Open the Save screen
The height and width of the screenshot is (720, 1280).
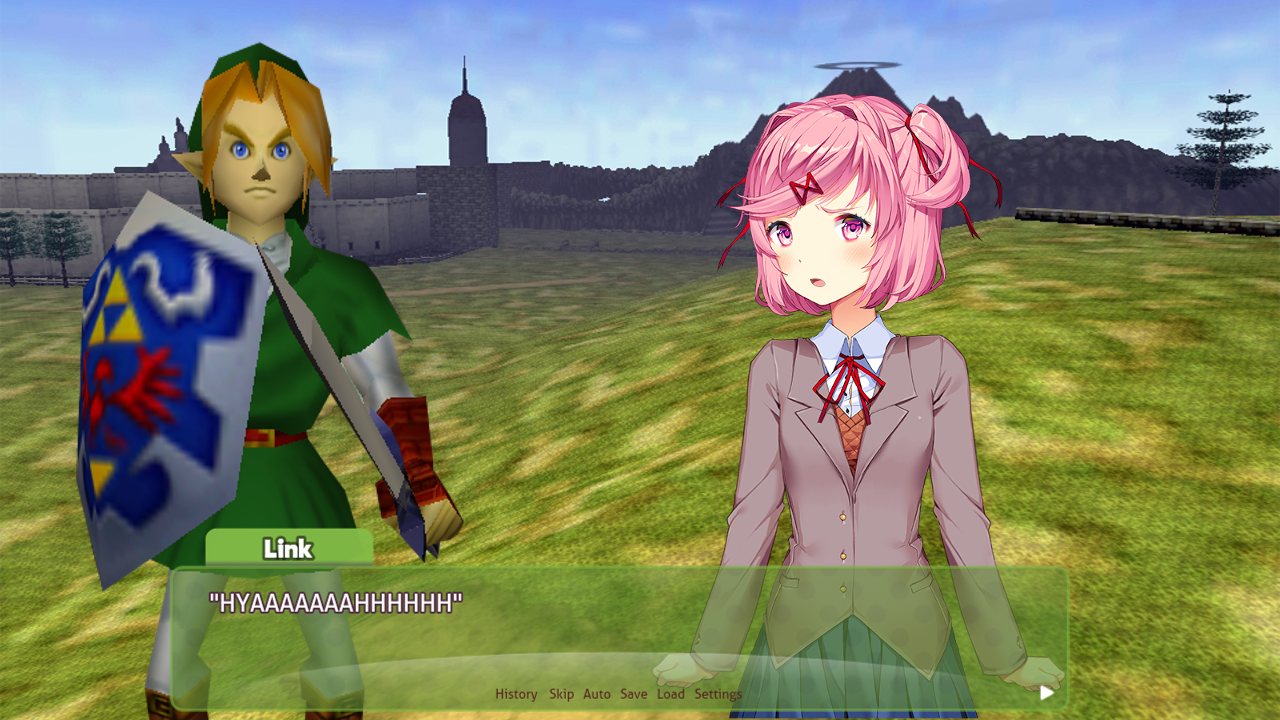(x=633, y=693)
